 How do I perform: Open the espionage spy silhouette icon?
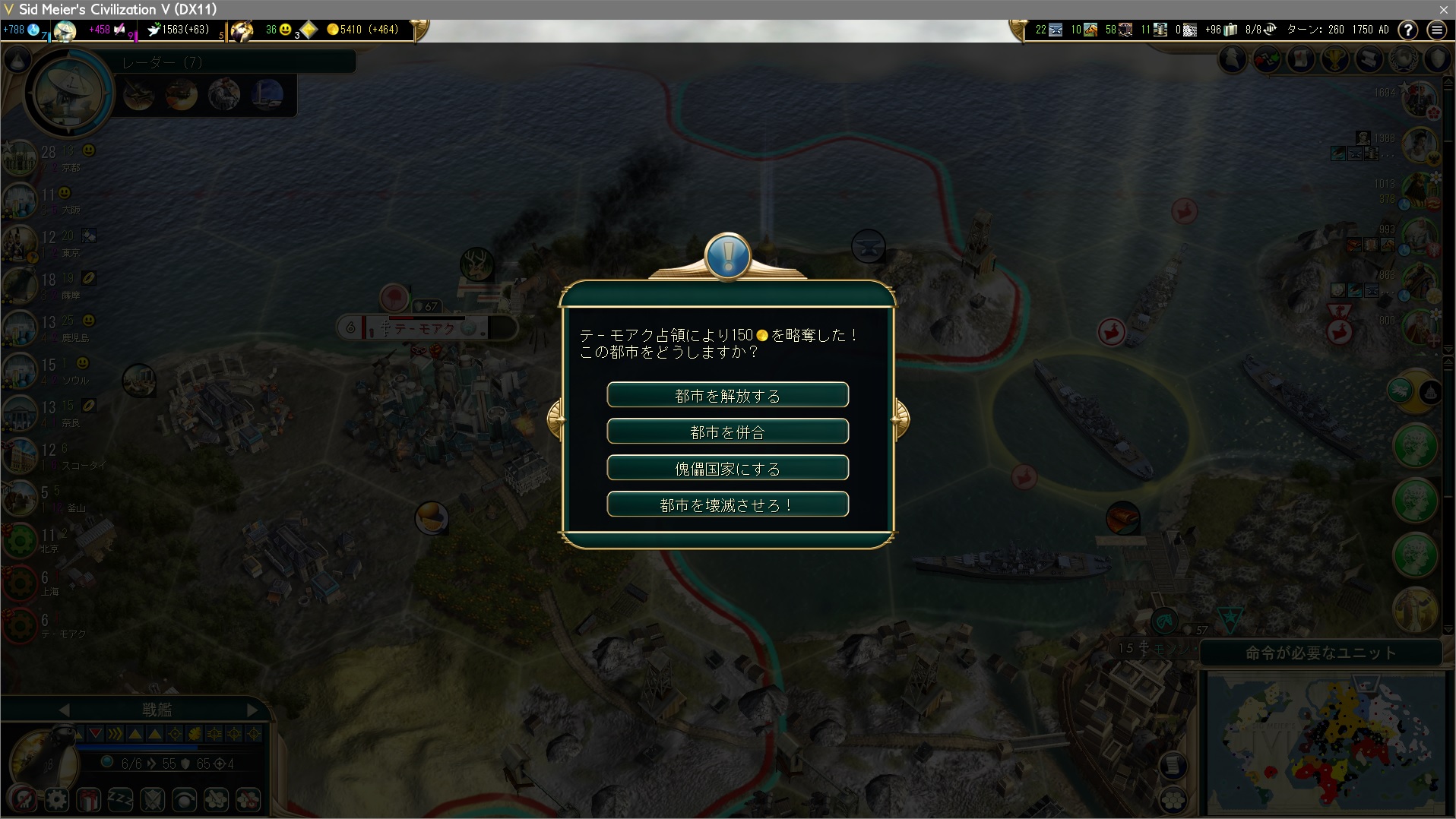pos(1233,58)
